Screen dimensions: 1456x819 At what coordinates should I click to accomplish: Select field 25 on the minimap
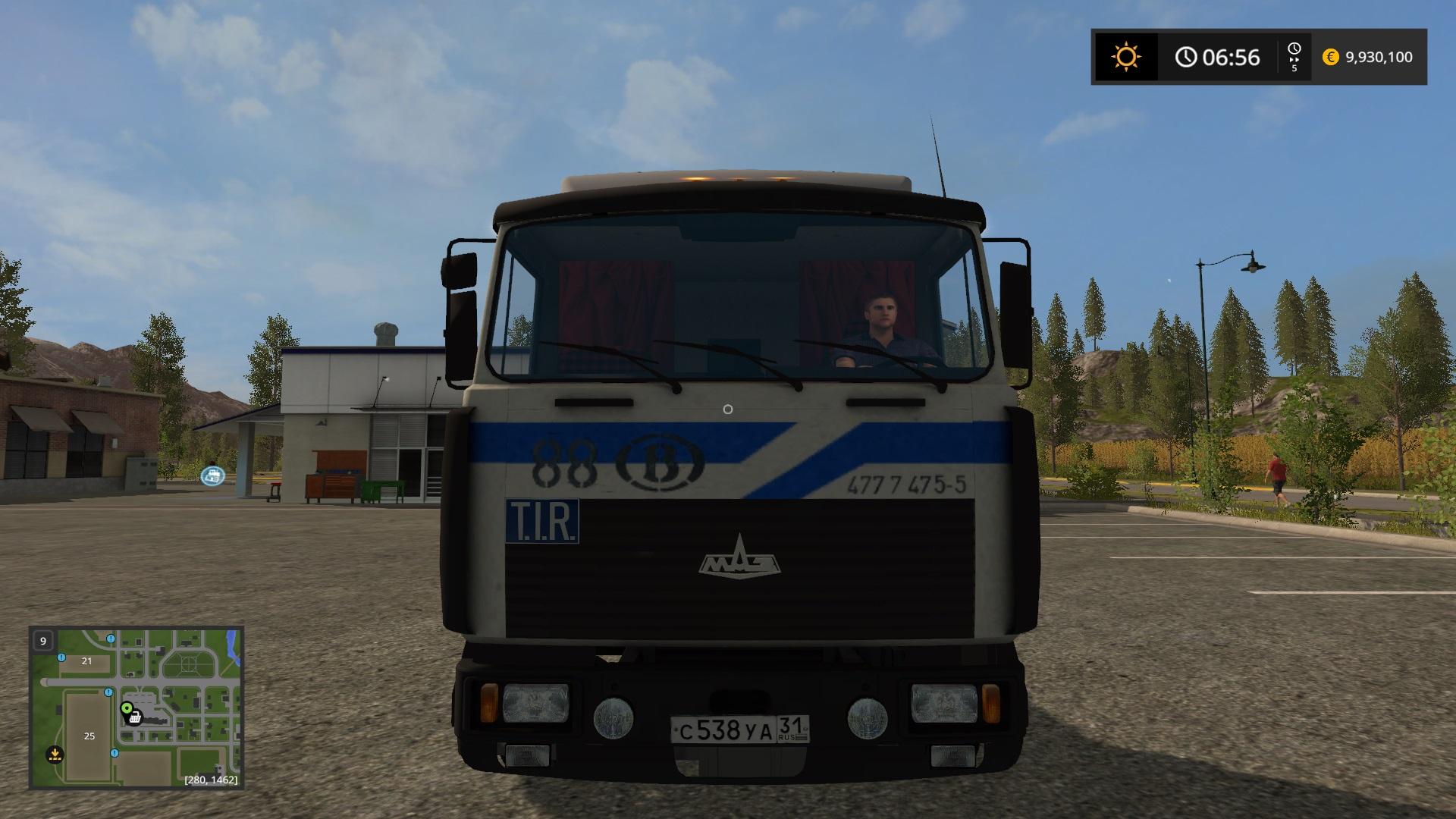point(89,736)
